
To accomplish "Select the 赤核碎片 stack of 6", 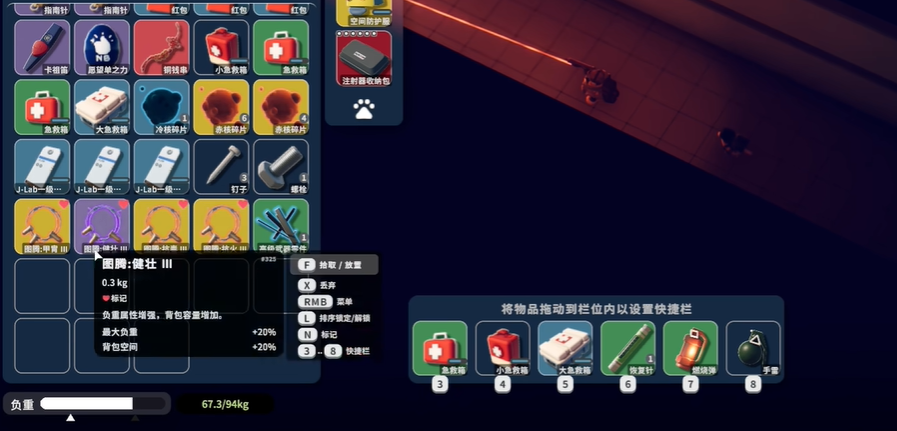I will [x=221, y=106].
